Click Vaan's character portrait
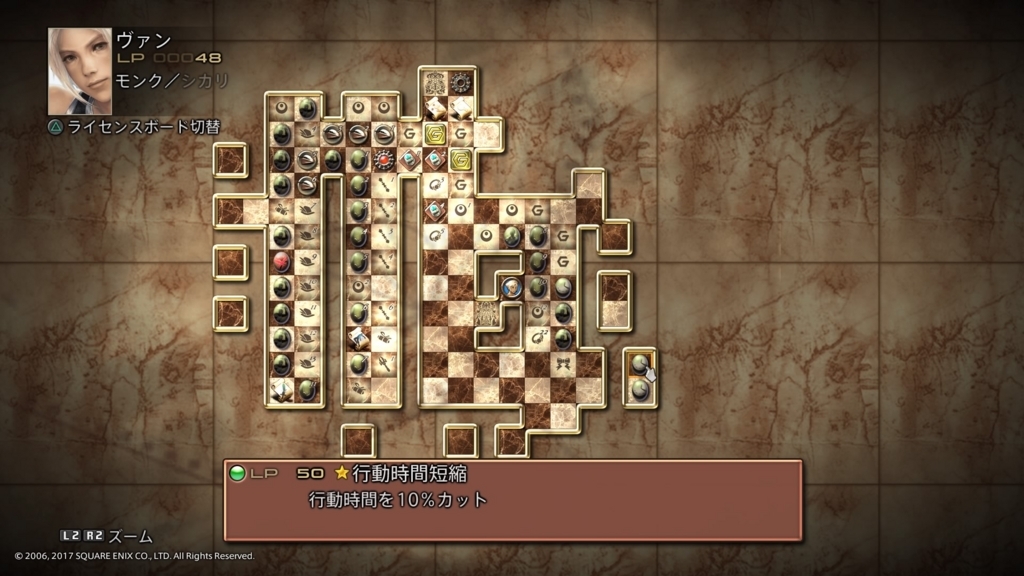The width and height of the screenshot is (1024, 576). click(80, 71)
